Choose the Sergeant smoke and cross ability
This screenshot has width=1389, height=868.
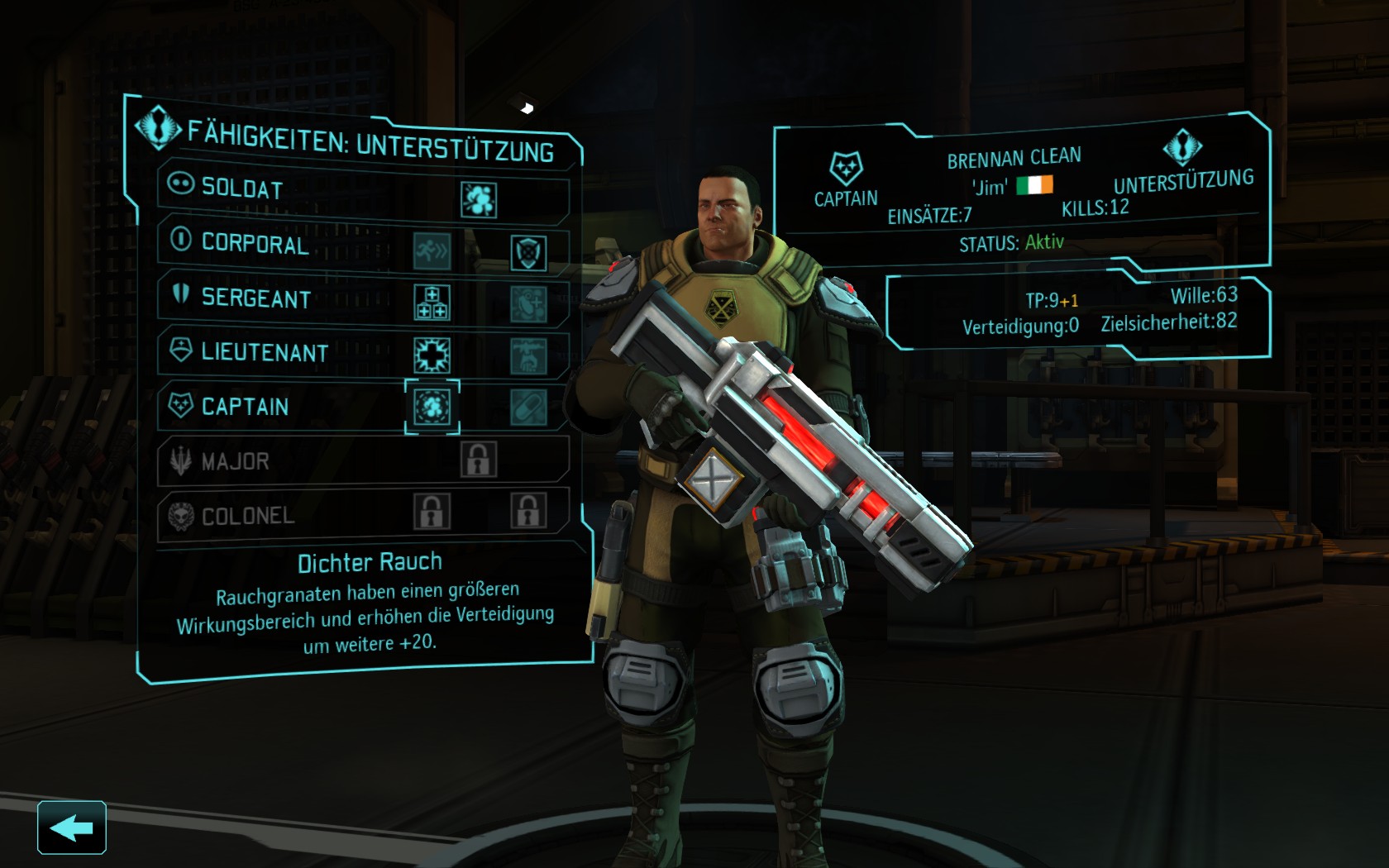pyautogui.click(x=528, y=304)
